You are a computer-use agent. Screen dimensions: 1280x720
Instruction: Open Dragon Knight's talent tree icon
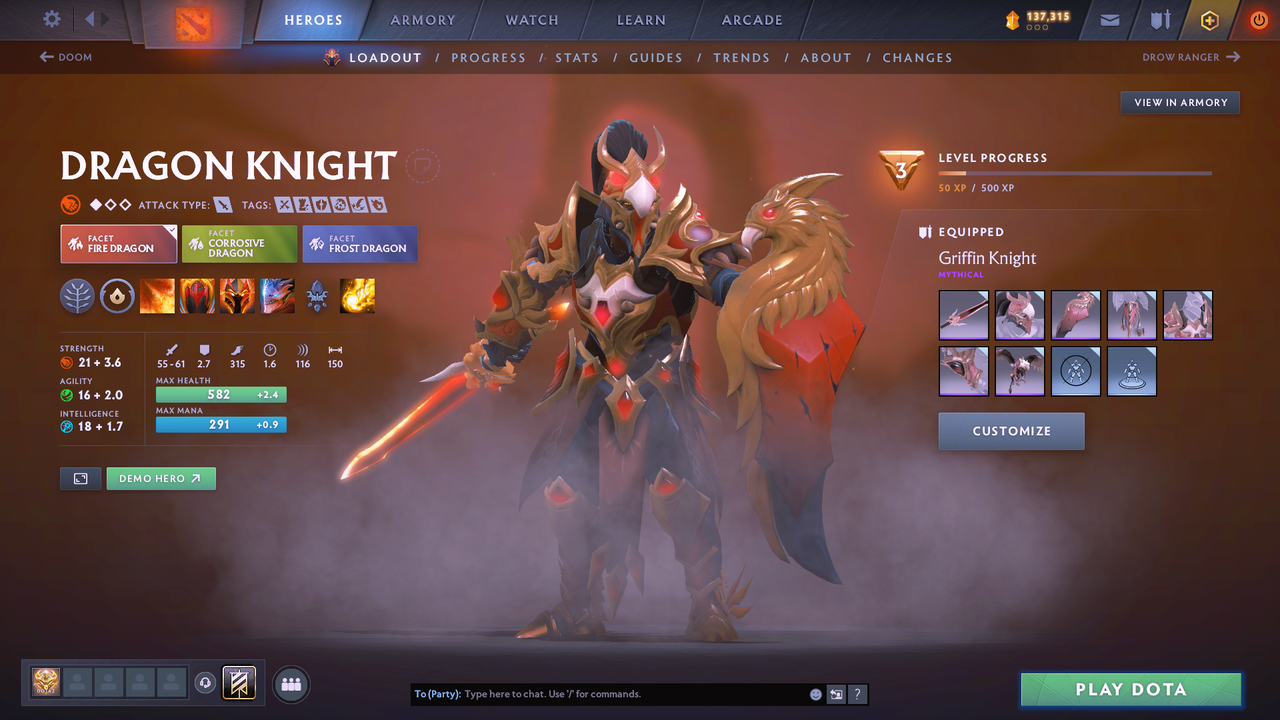point(77,296)
